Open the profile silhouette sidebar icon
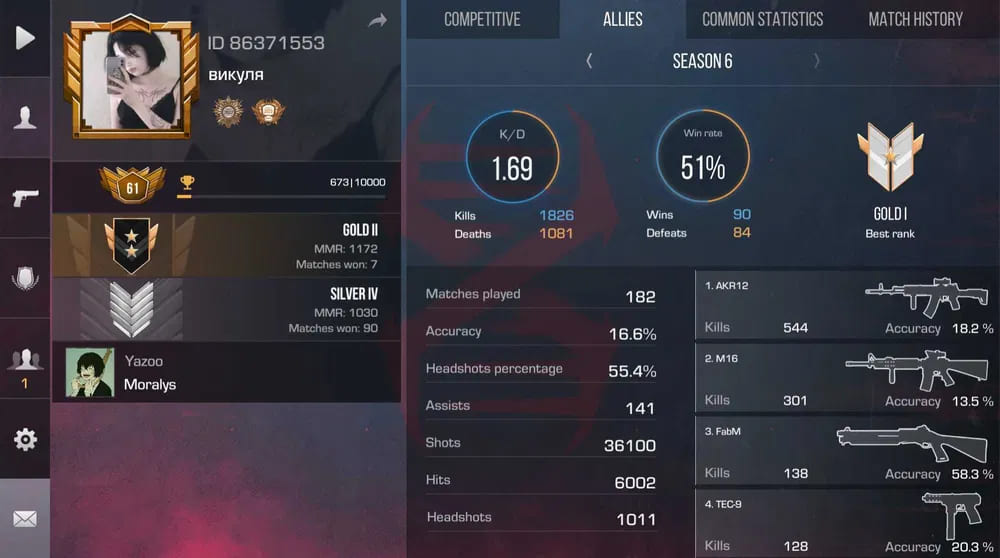The image size is (1000, 558). [25, 118]
